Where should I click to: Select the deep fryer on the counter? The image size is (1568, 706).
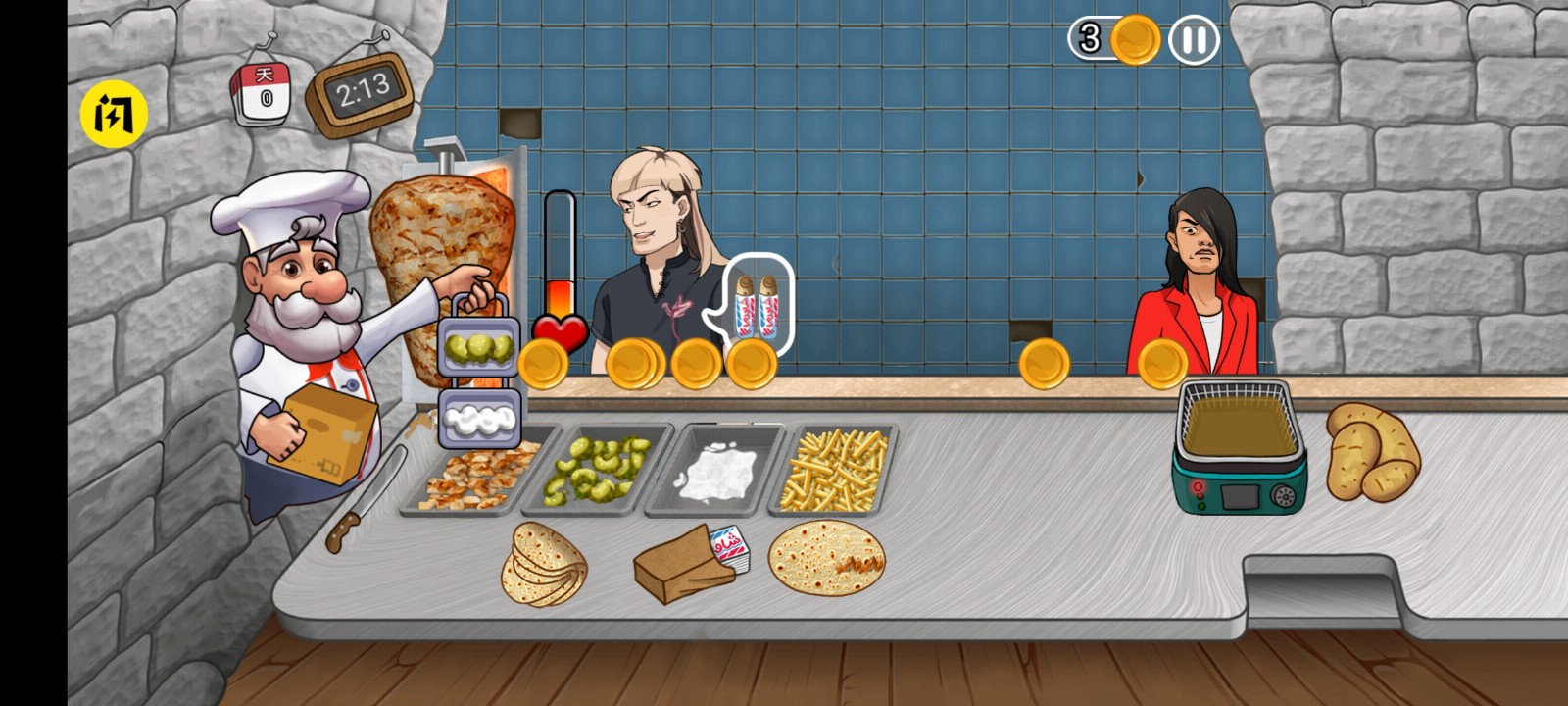1238,446
